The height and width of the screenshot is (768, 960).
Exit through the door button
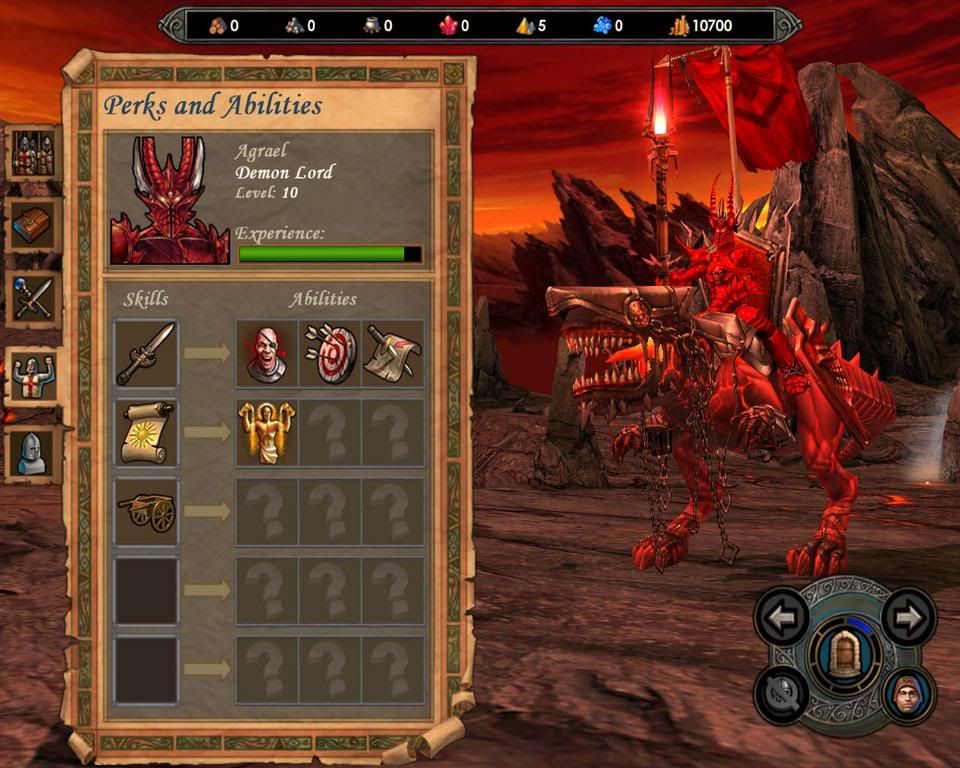tap(845, 656)
